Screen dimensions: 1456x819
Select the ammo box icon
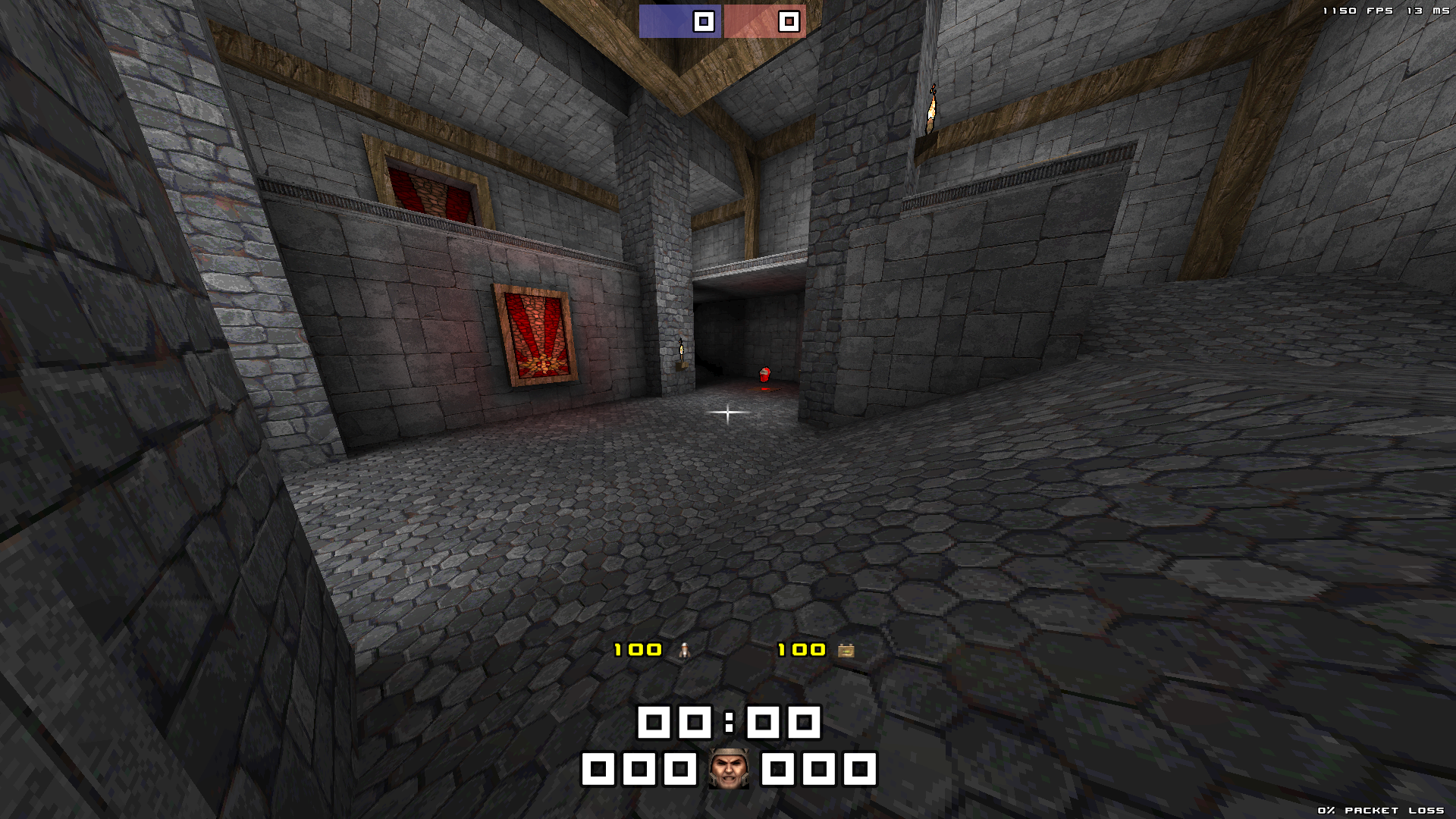(x=846, y=650)
